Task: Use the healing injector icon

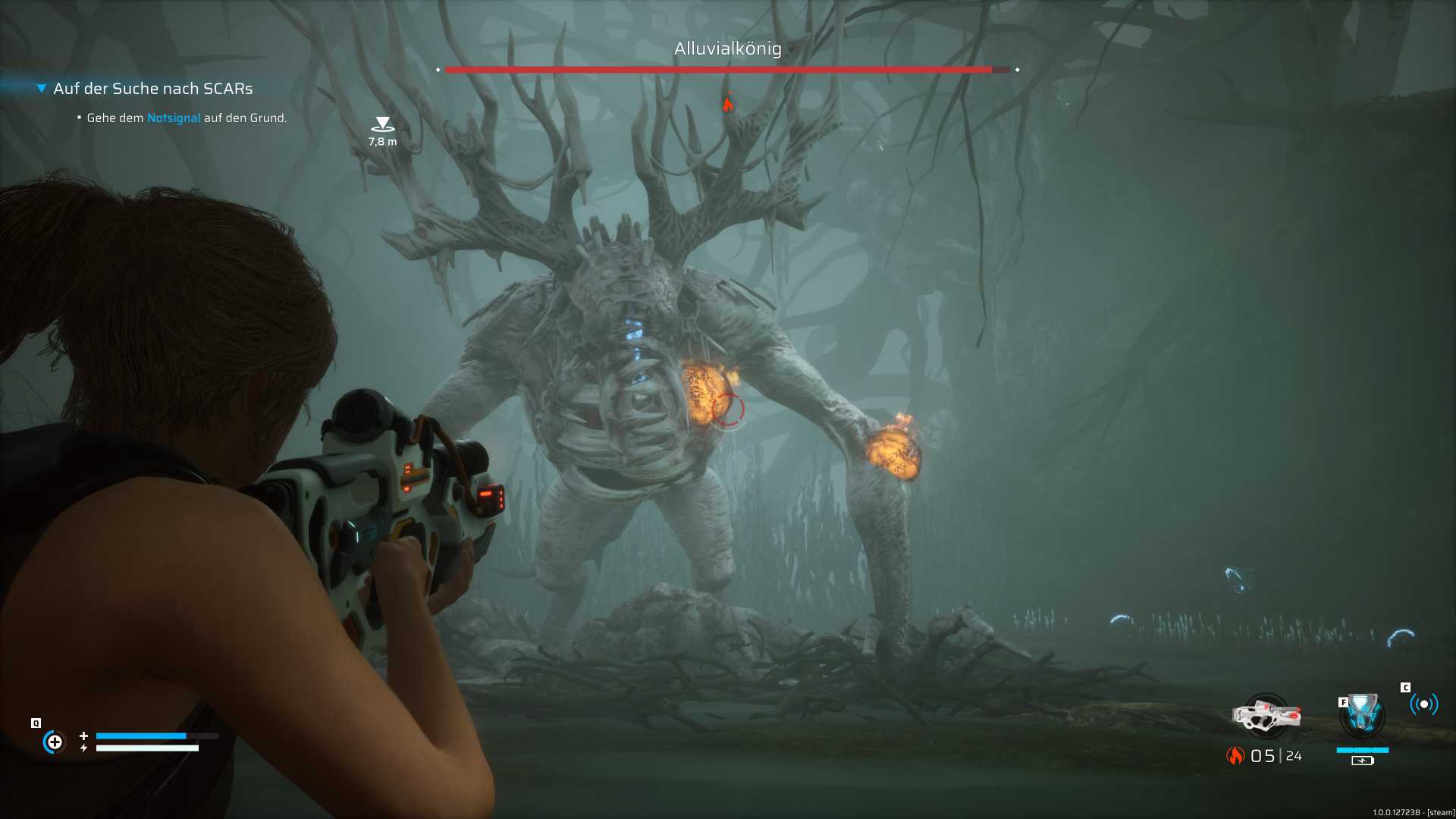Action: [x=55, y=742]
